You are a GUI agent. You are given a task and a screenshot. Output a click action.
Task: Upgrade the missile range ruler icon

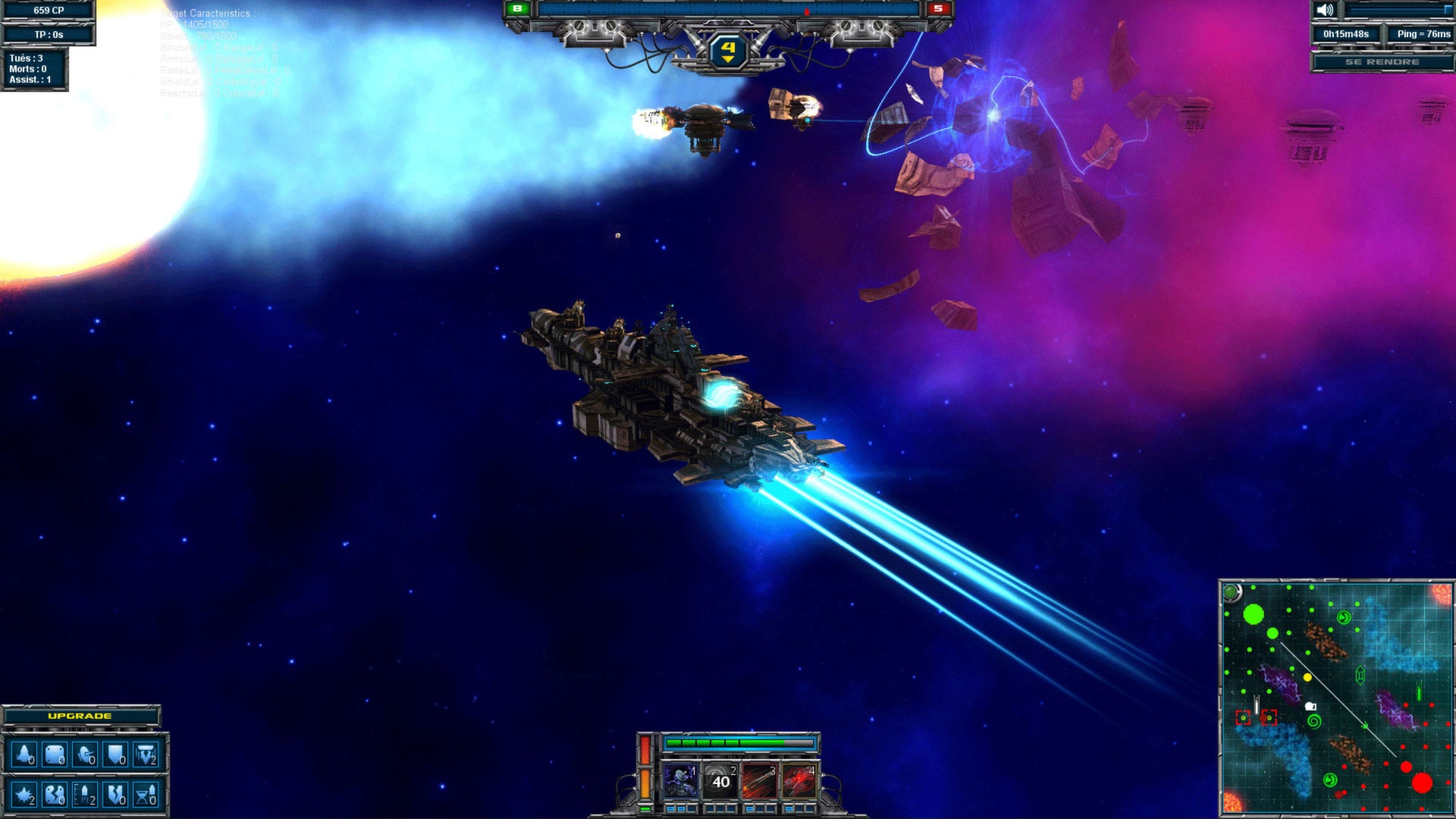pyautogui.click(x=85, y=795)
